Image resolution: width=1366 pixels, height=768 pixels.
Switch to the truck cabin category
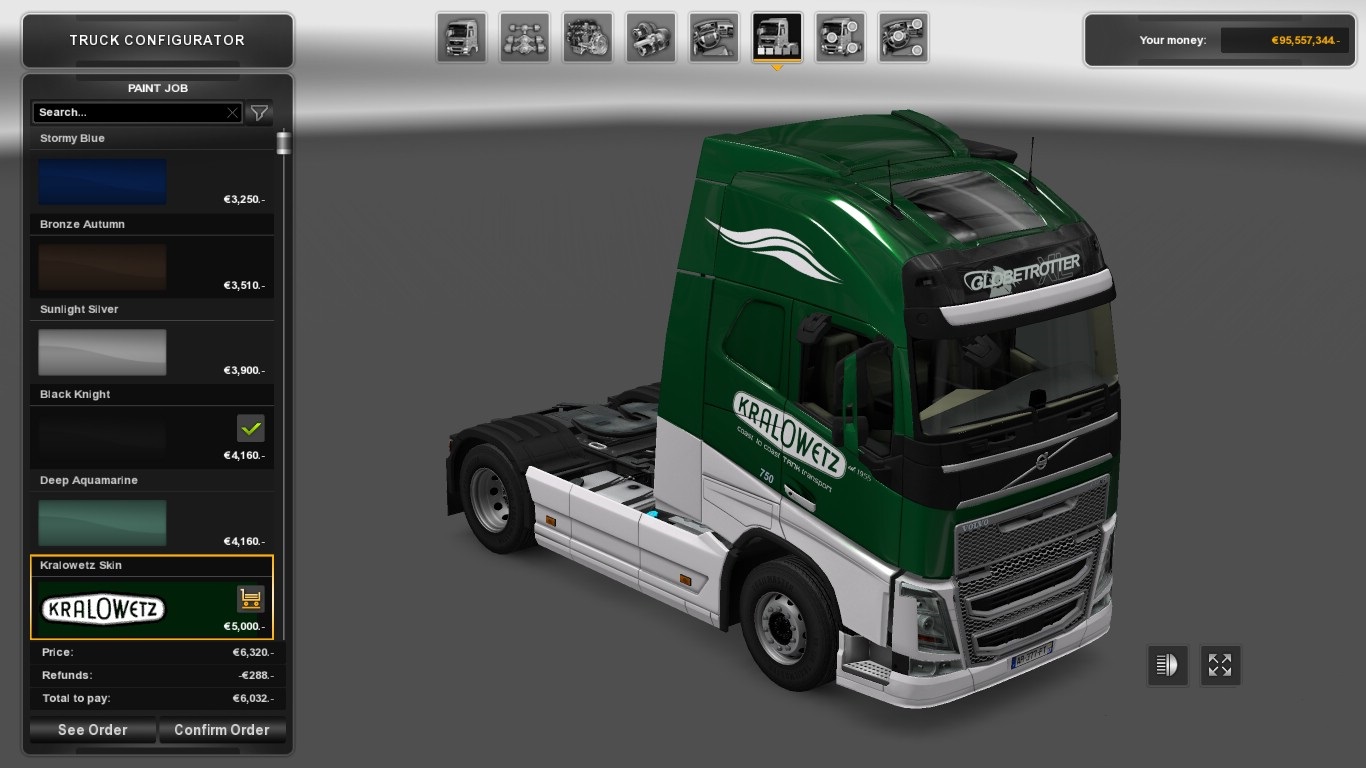click(x=462, y=38)
